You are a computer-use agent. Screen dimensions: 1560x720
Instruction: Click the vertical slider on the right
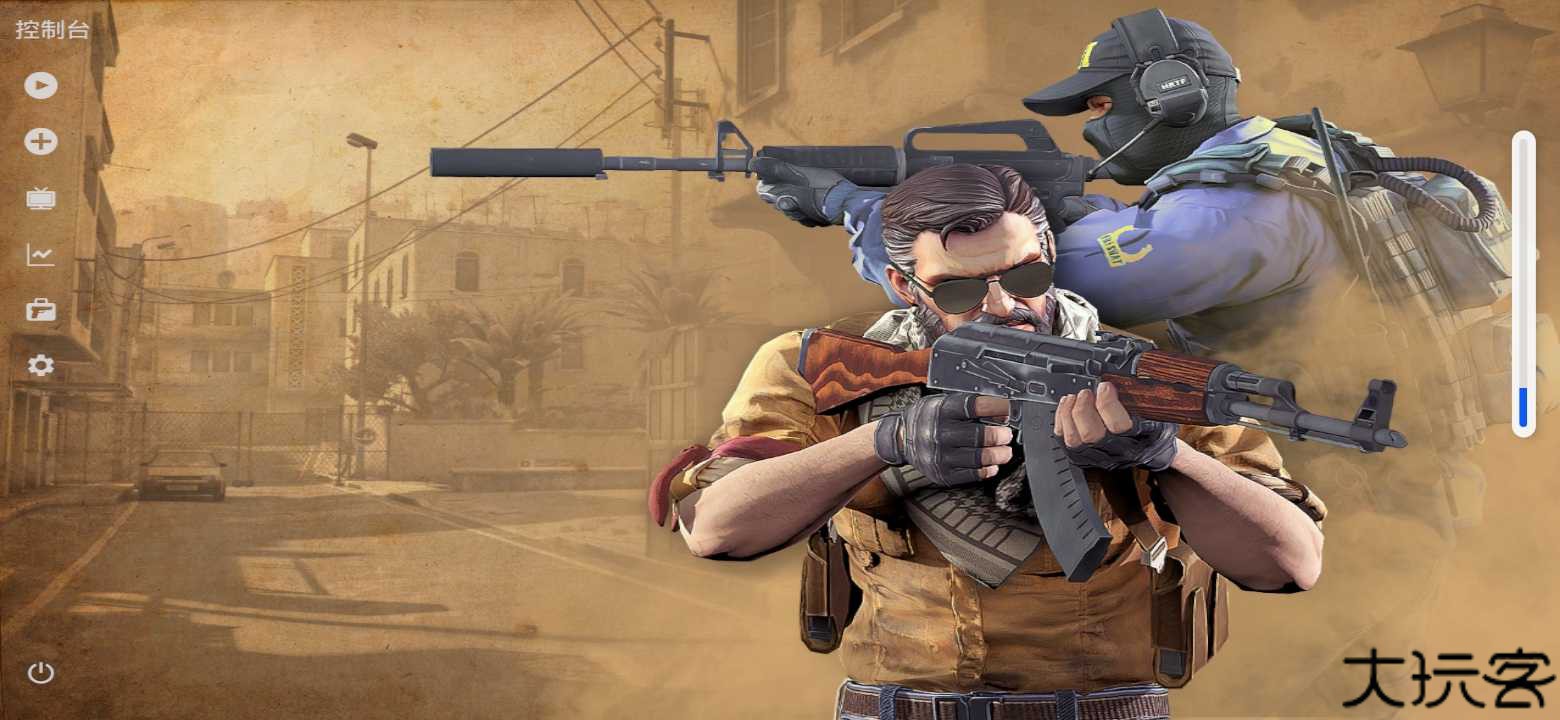click(x=1523, y=284)
